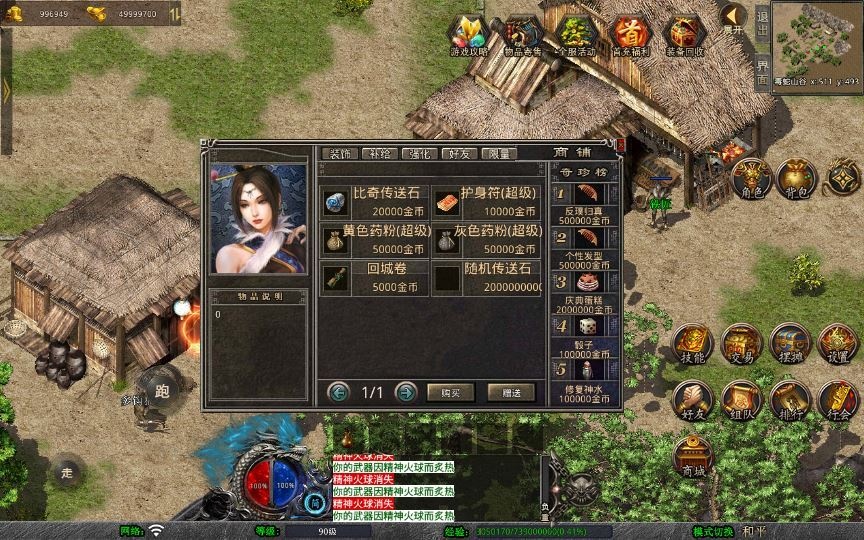Open the 装备回收 equipment recycle icon
This screenshot has height=540, width=864.
point(685,36)
